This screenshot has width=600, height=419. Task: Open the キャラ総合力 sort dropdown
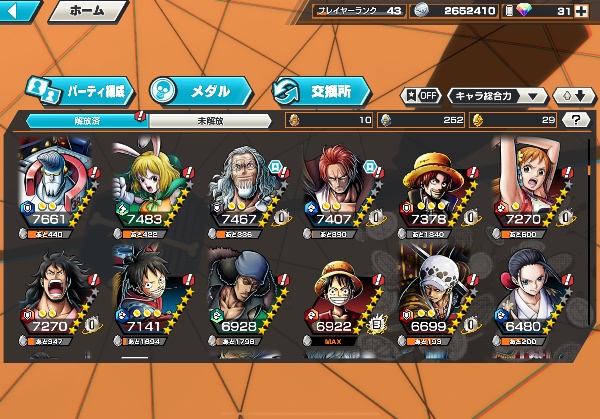pyautogui.click(x=498, y=96)
